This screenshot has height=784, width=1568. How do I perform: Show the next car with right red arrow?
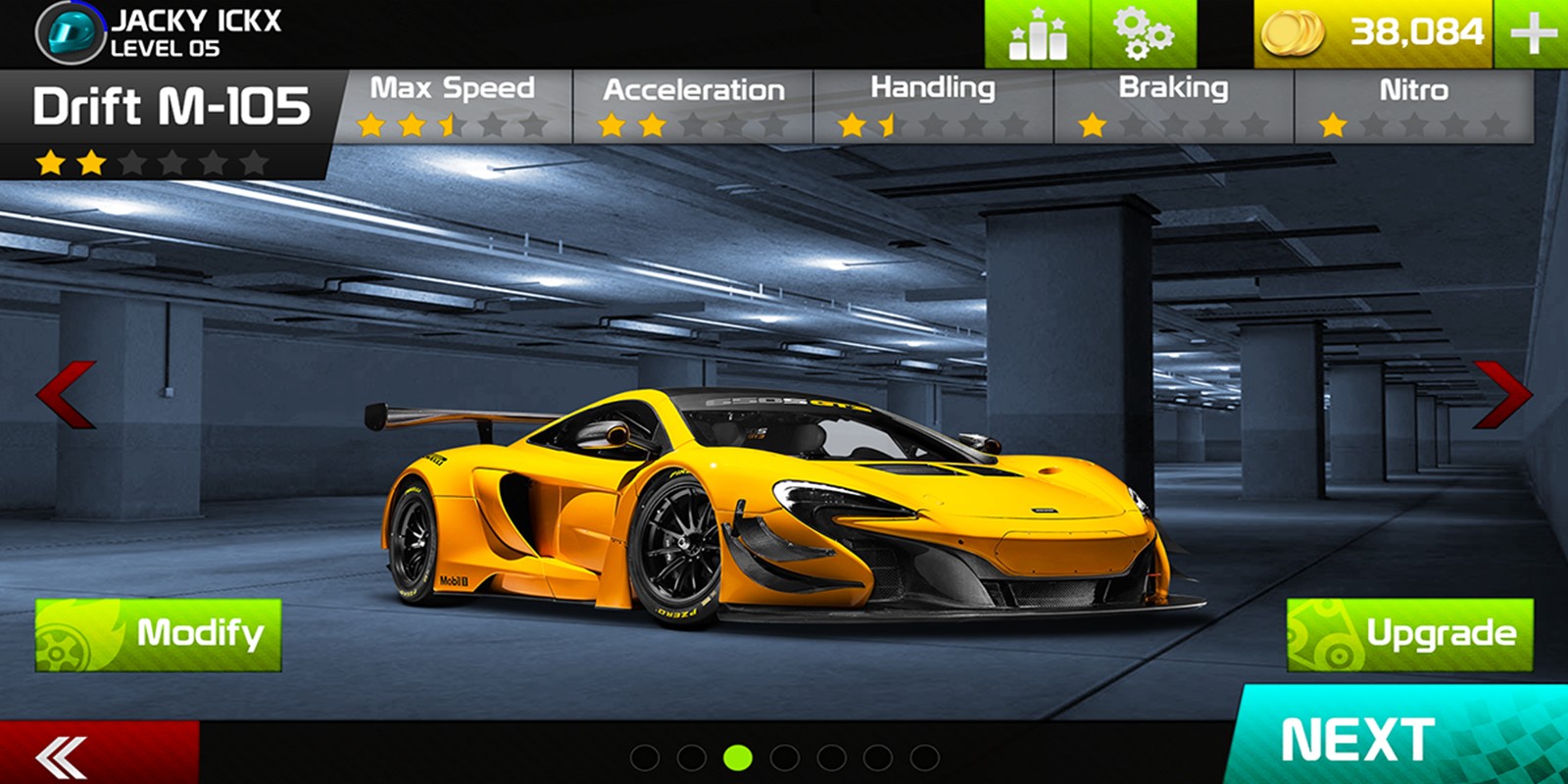point(1502,394)
